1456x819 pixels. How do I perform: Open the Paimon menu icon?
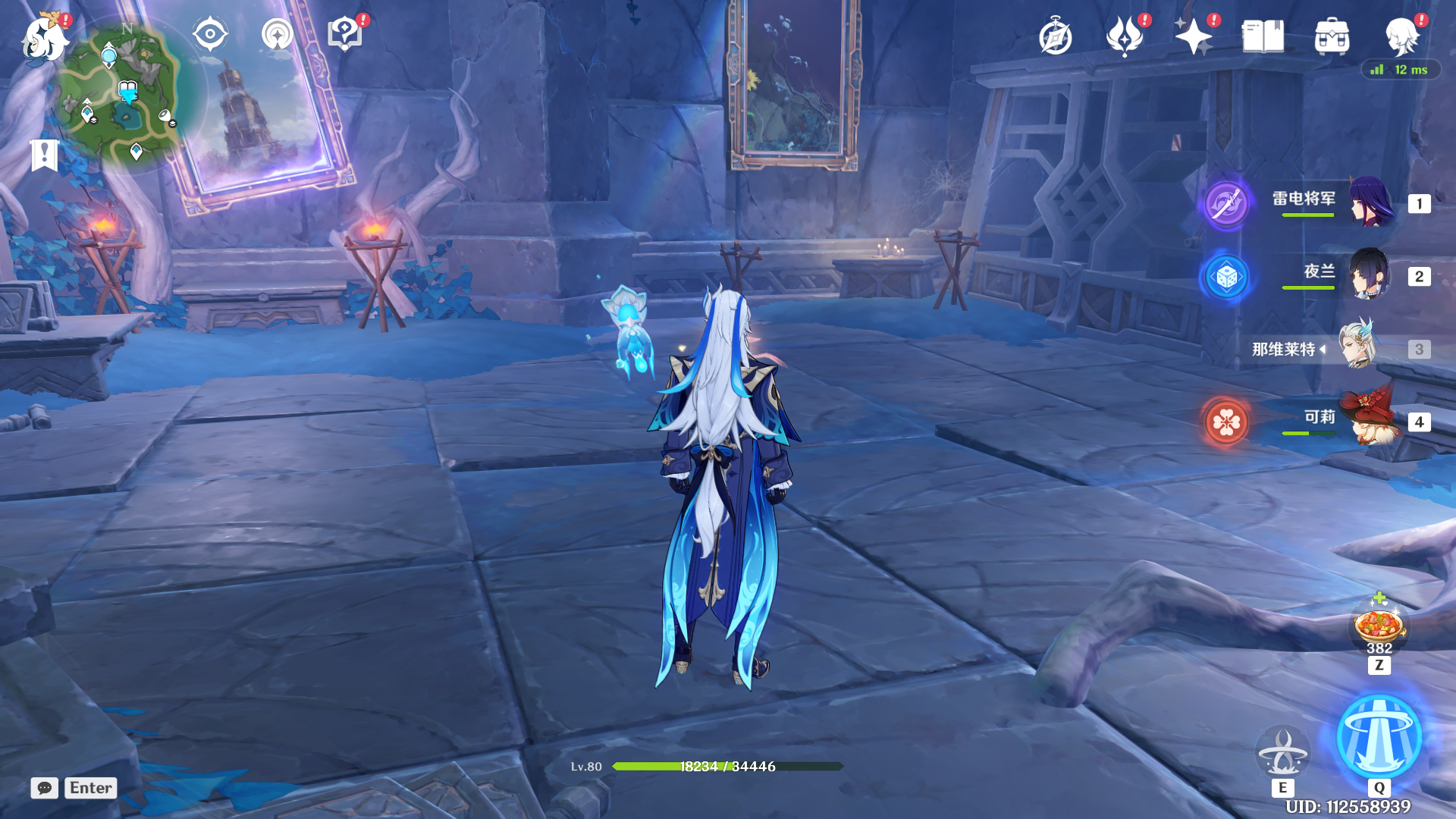(44, 38)
